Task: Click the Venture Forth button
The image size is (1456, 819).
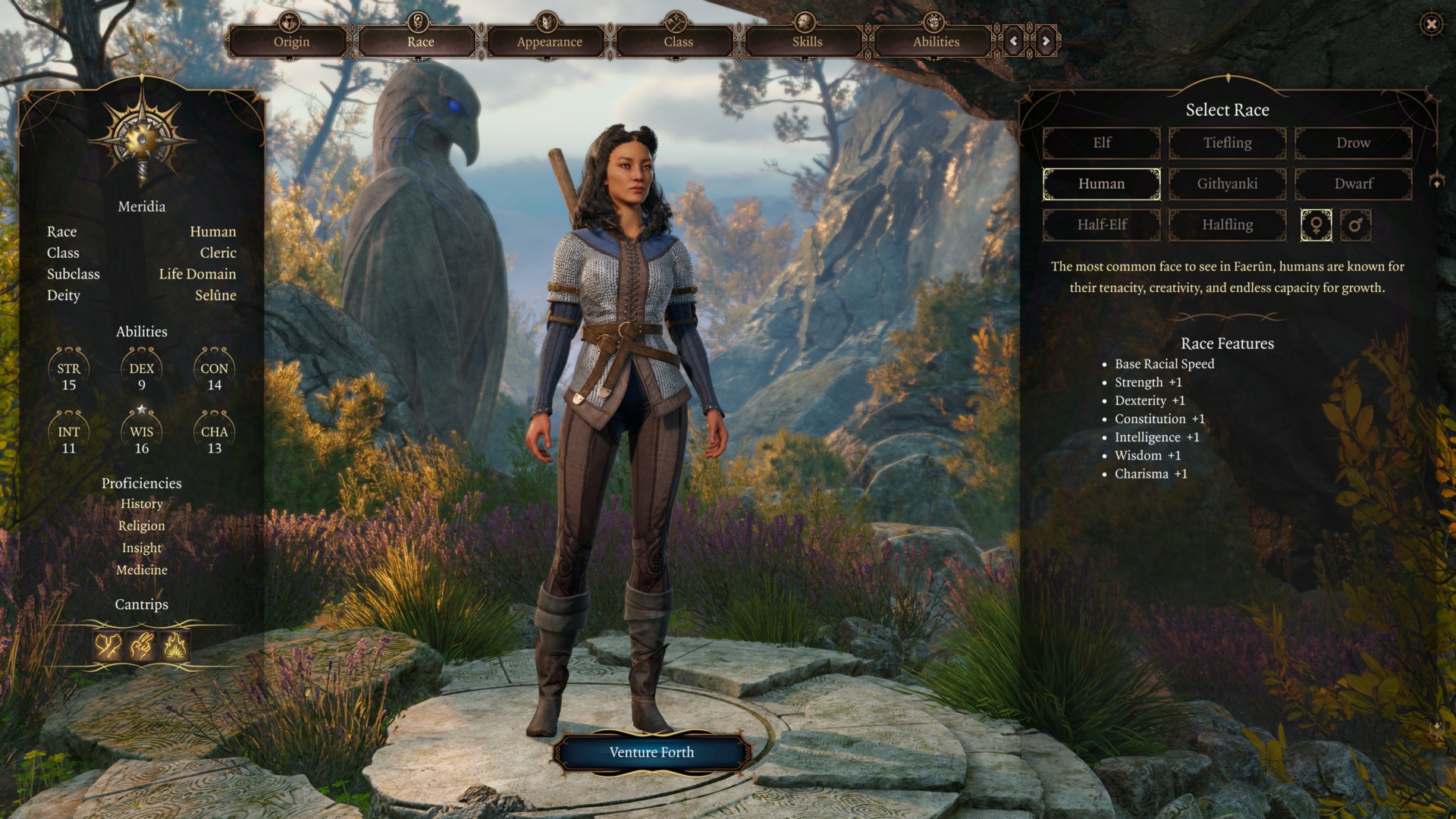Action: (x=651, y=752)
